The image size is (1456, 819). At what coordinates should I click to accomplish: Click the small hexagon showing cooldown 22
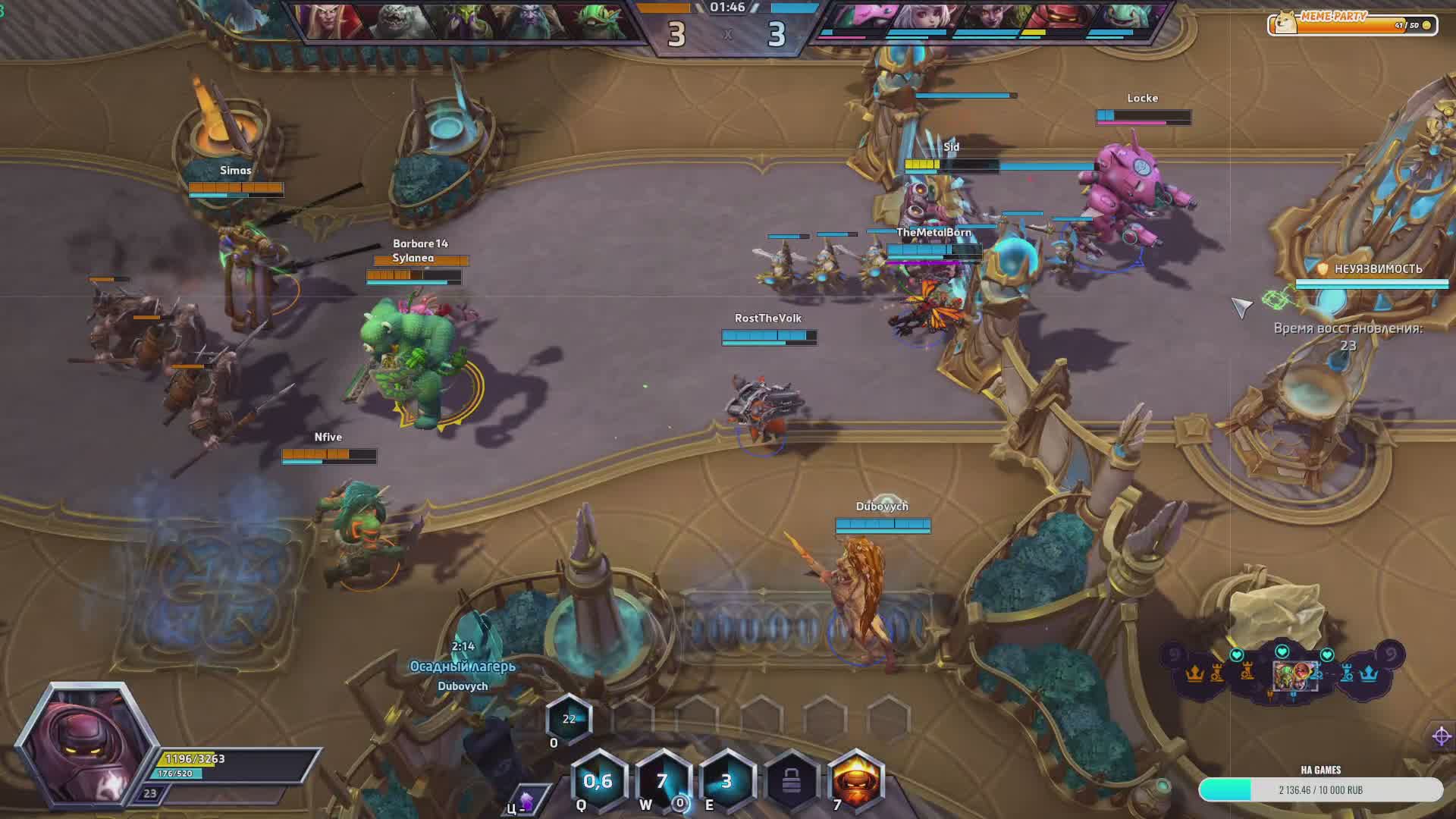point(569,719)
